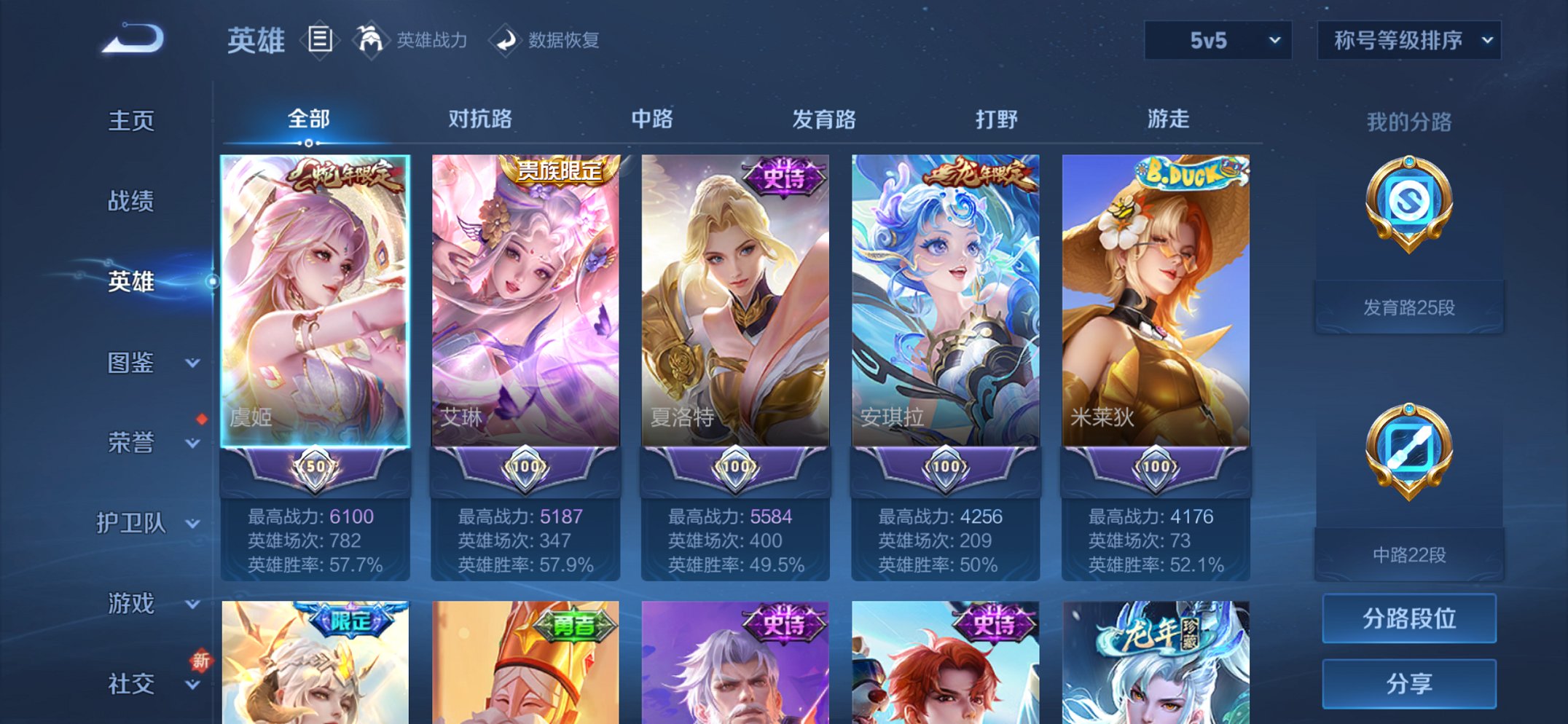Open the 战绩 page from the sidebar
Screen dimensions: 1568x724
coord(131,202)
